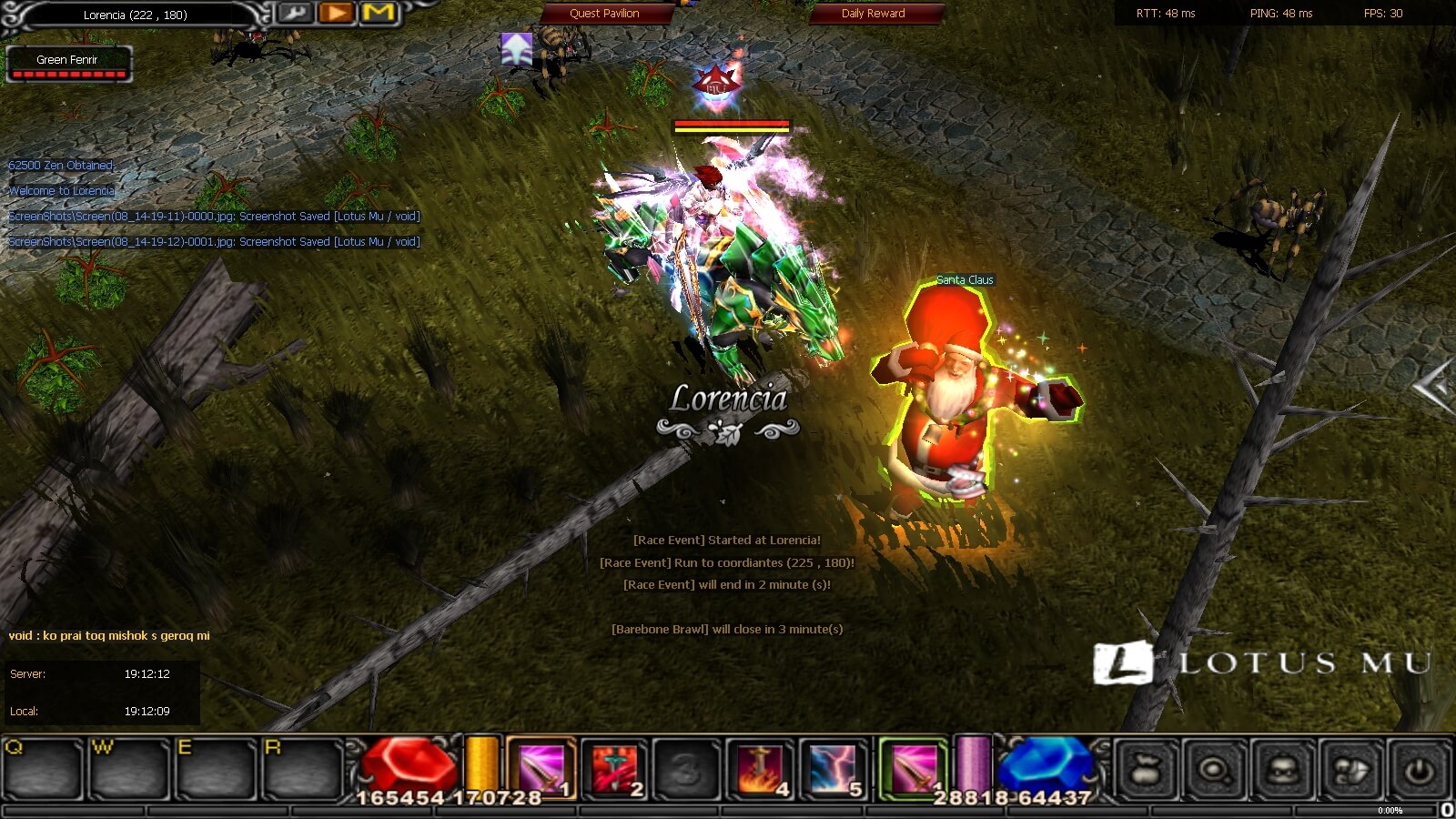This screenshot has height=819, width=1456.
Task: Expand the side panel arrow on right edge
Action: (1435, 386)
